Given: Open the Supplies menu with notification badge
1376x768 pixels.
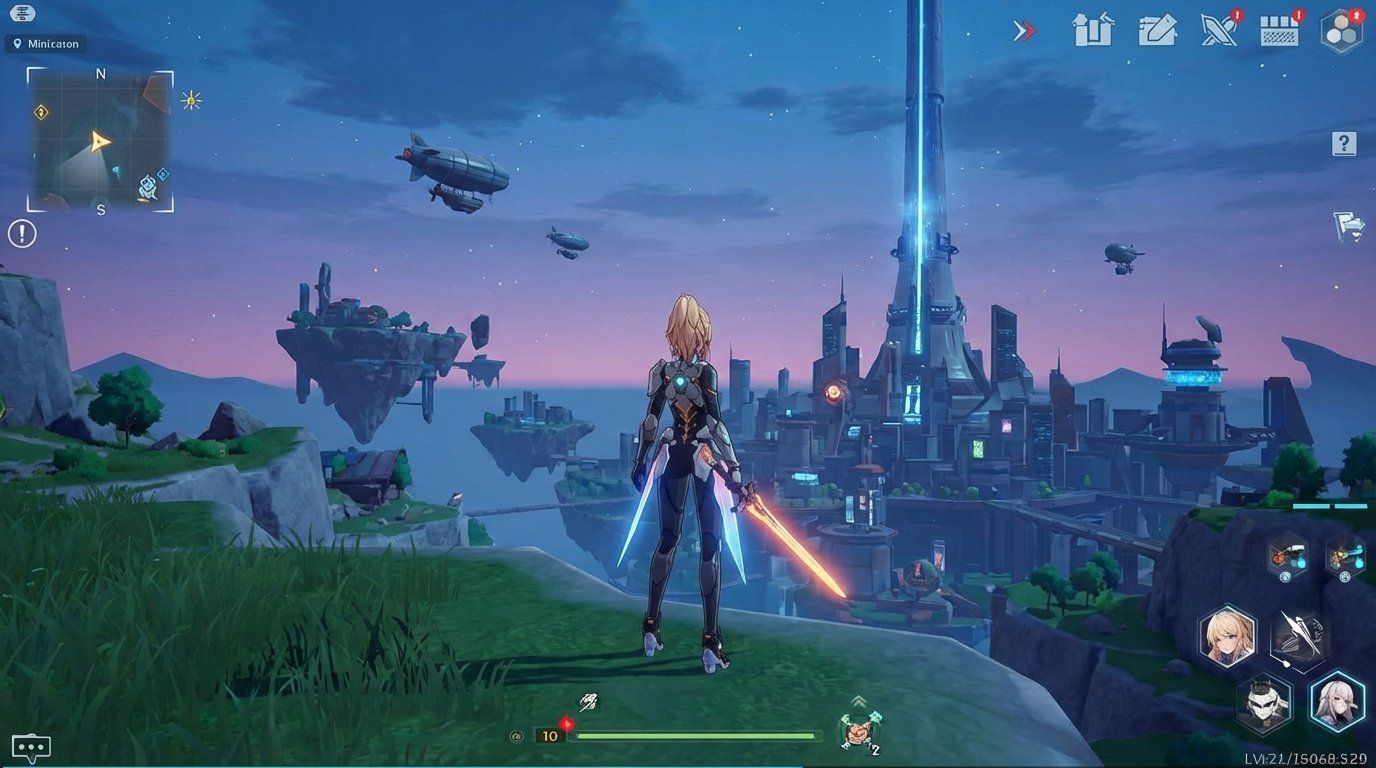Looking at the screenshot, I should point(1280,31).
